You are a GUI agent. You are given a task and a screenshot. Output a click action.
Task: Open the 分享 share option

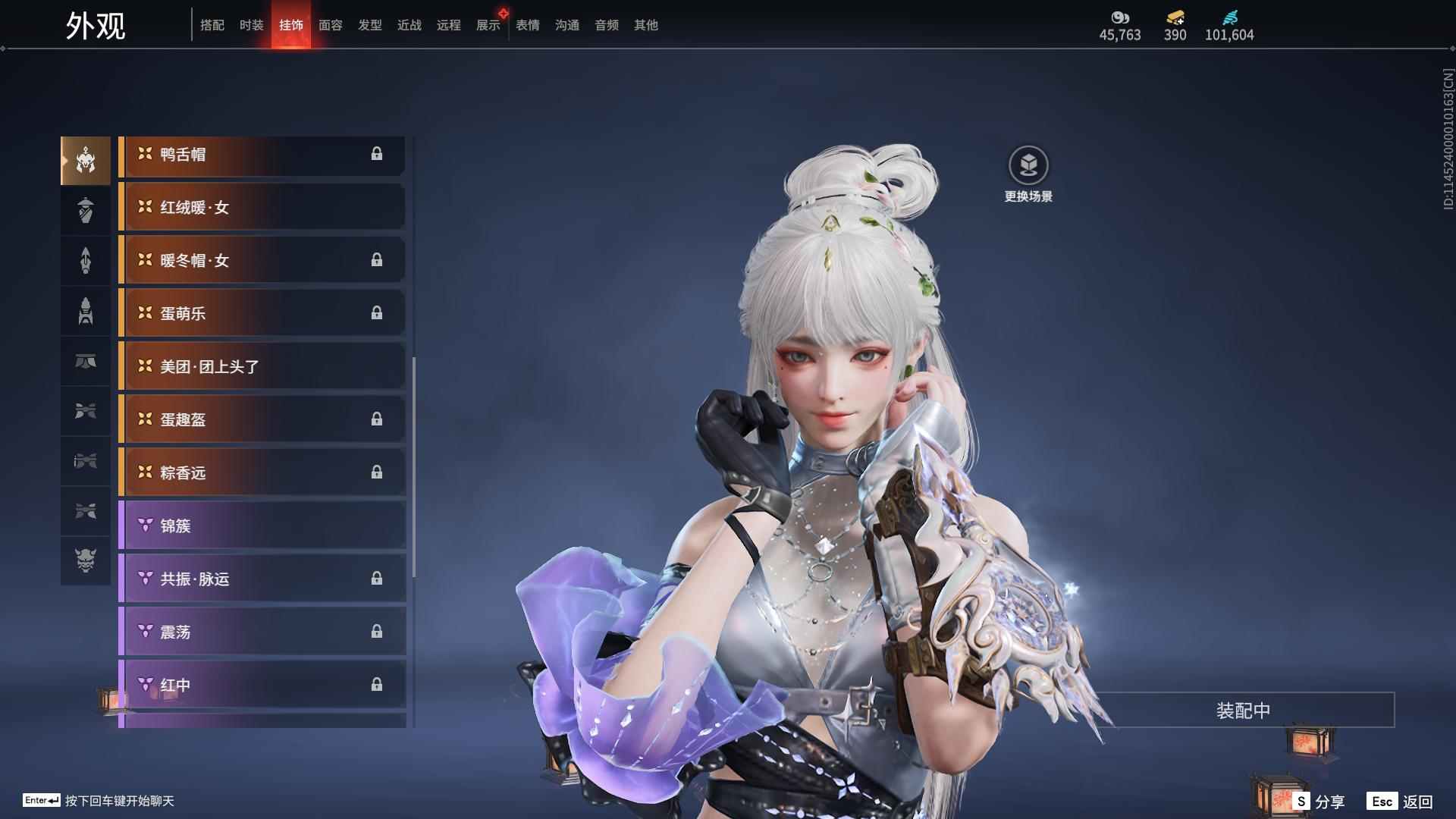pos(1319,802)
